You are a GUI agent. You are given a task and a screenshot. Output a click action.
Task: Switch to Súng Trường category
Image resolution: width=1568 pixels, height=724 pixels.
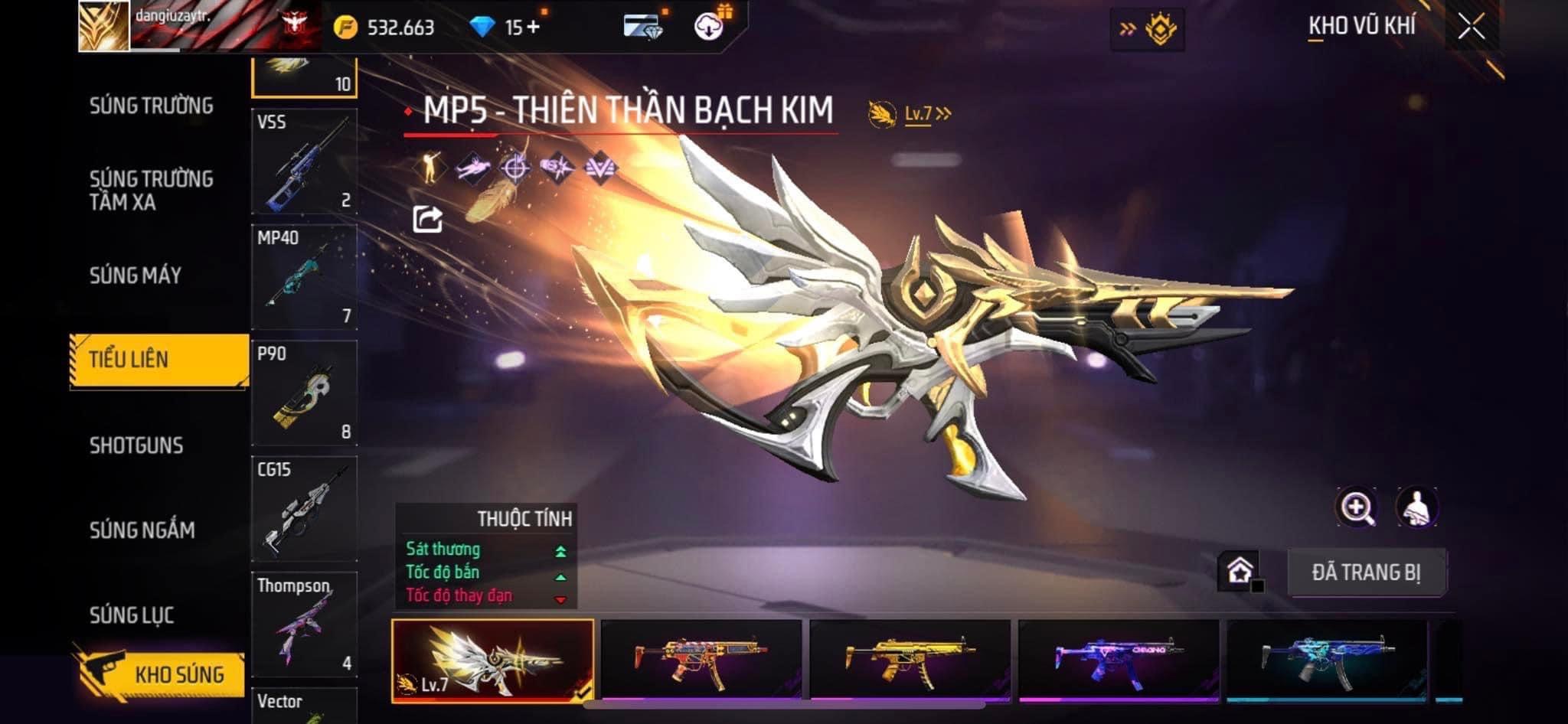(151, 106)
